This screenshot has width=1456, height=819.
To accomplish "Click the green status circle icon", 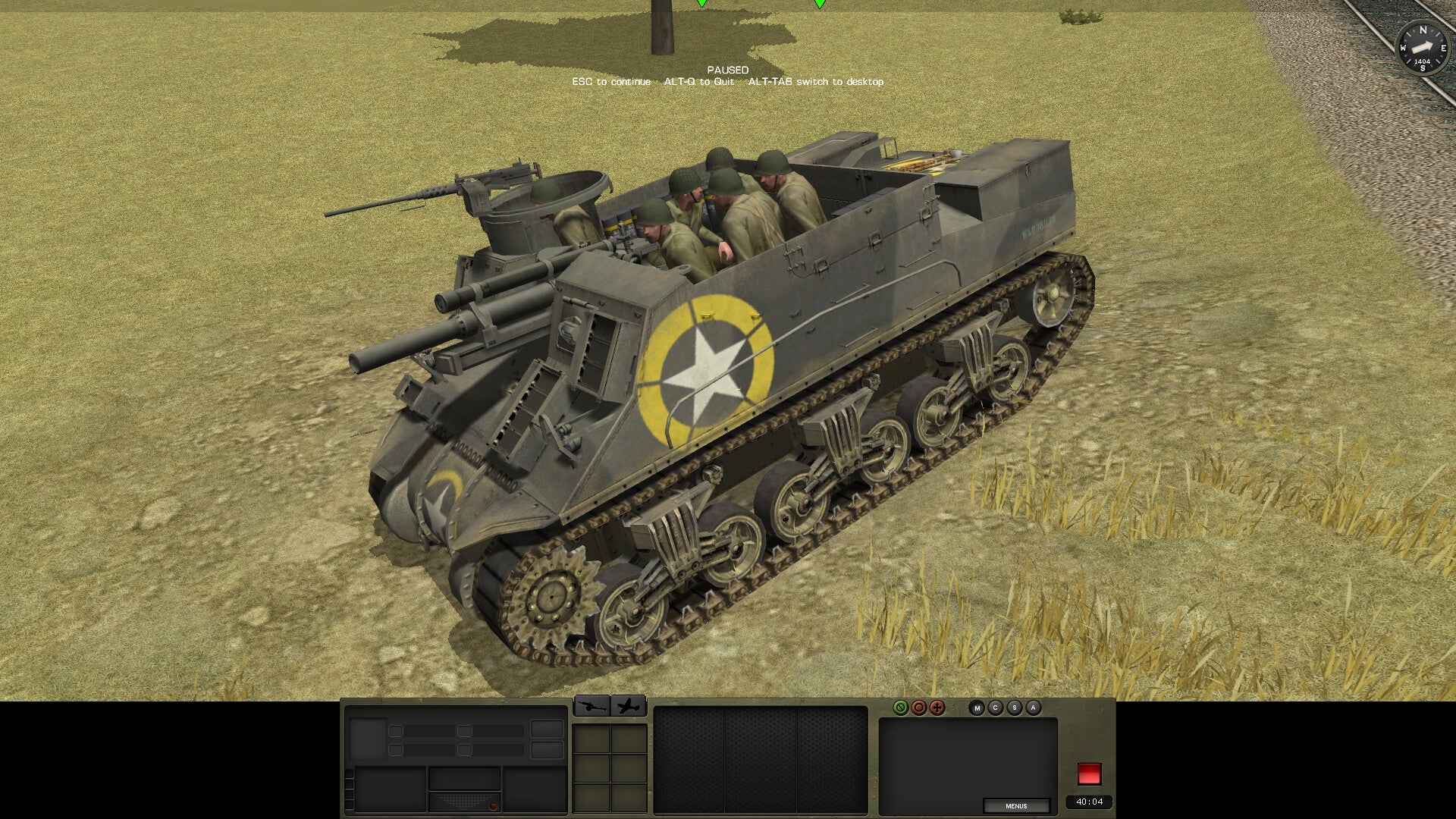I will 901,709.
